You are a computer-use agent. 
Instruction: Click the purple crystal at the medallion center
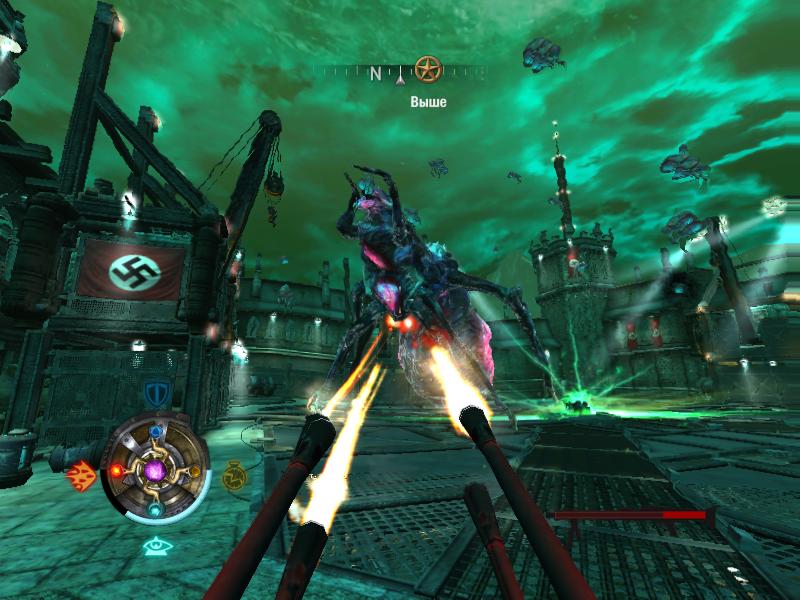(x=156, y=466)
